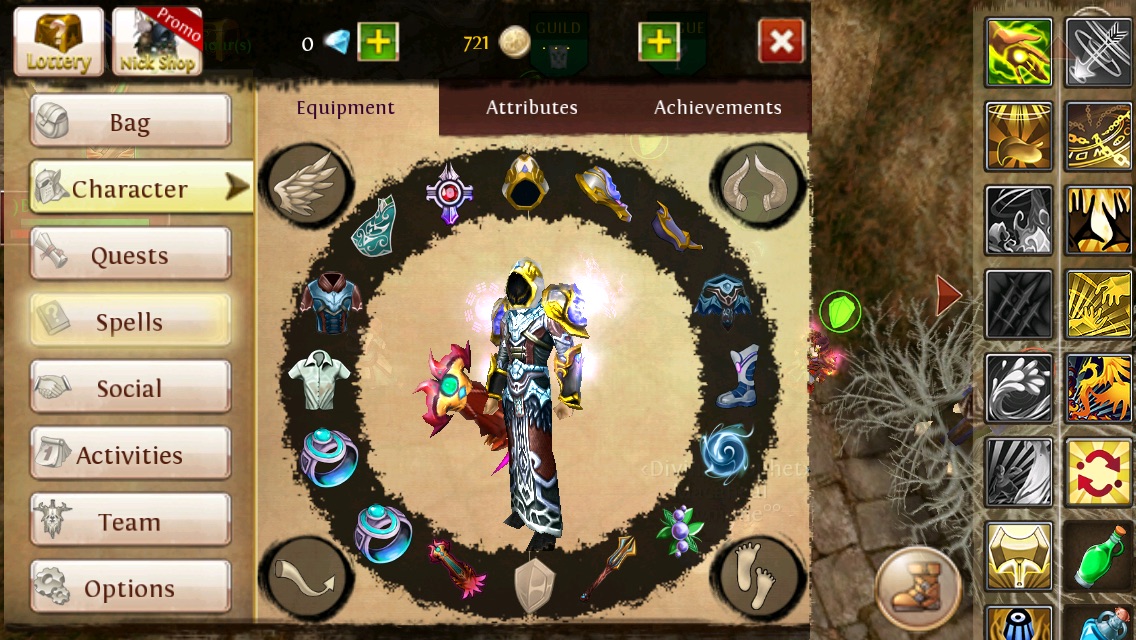
Task: Switch to the Achievements tab
Action: 717,107
